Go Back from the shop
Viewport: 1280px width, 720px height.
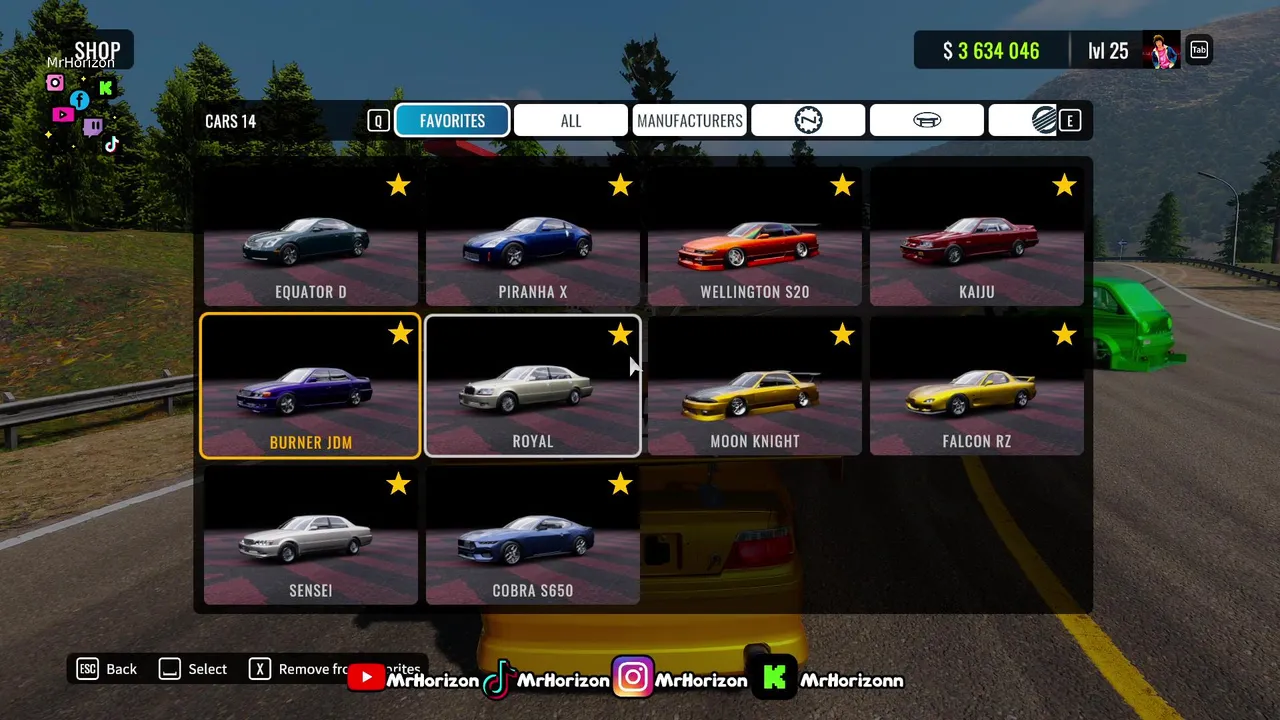pyautogui.click(x=108, y=669)
